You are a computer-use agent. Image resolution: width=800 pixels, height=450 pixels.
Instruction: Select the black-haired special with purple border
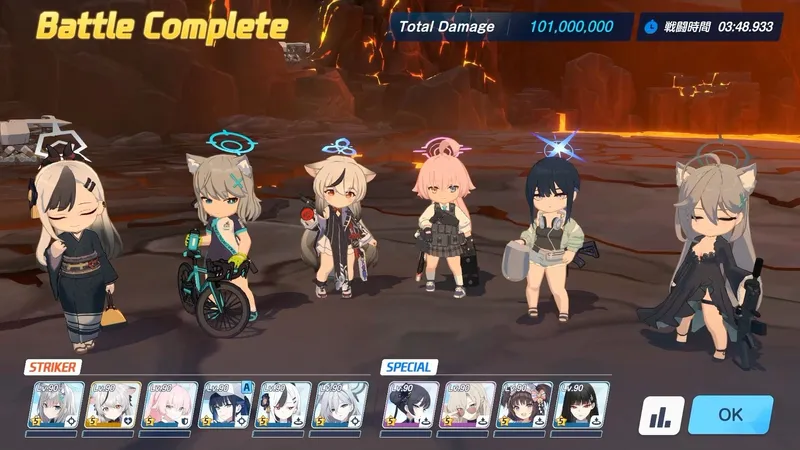[411, 405]
